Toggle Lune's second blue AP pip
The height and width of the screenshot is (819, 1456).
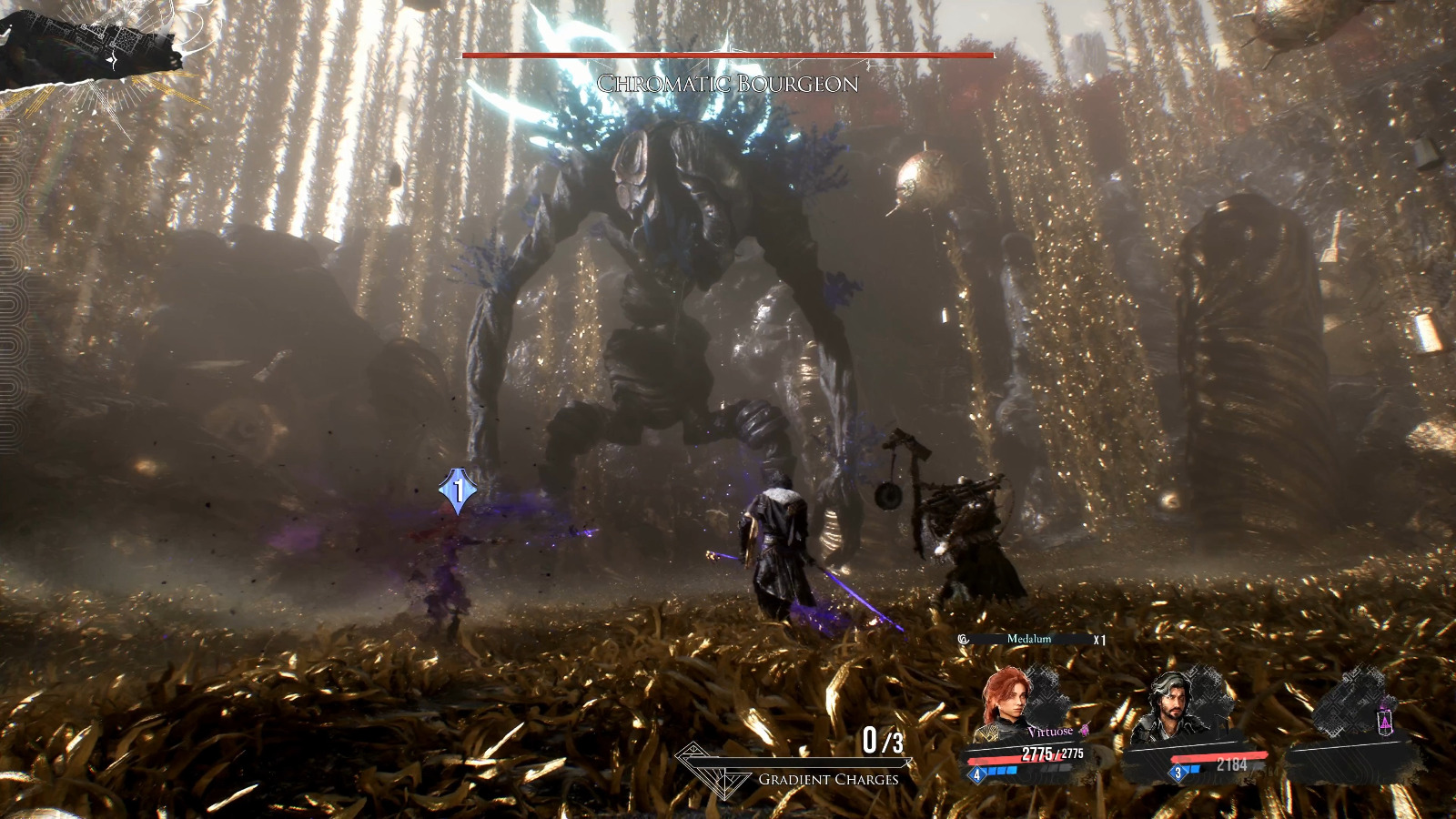pos(1197,768)
